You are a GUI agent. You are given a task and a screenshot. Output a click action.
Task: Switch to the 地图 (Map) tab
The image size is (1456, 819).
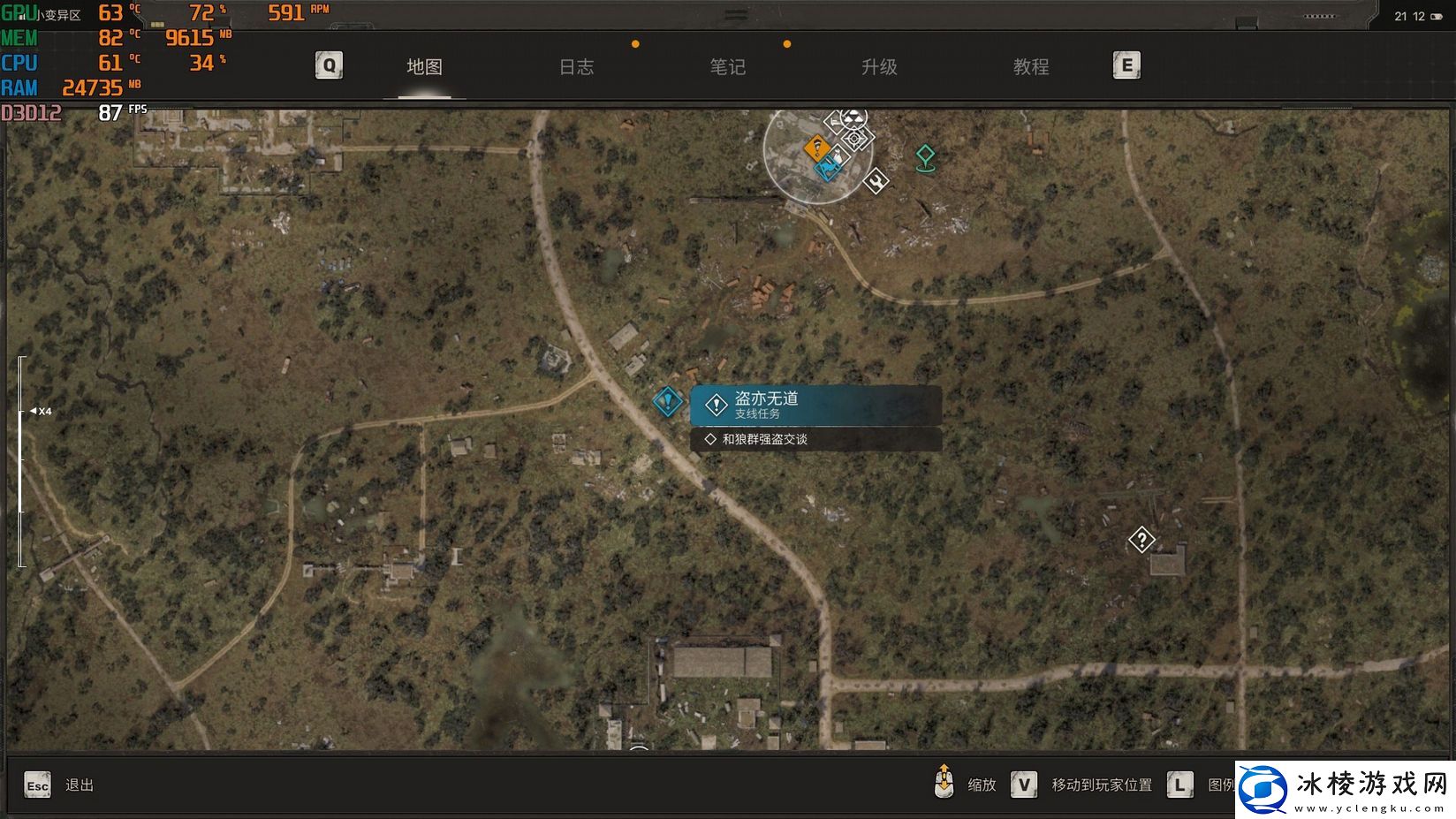pos(424,67)
